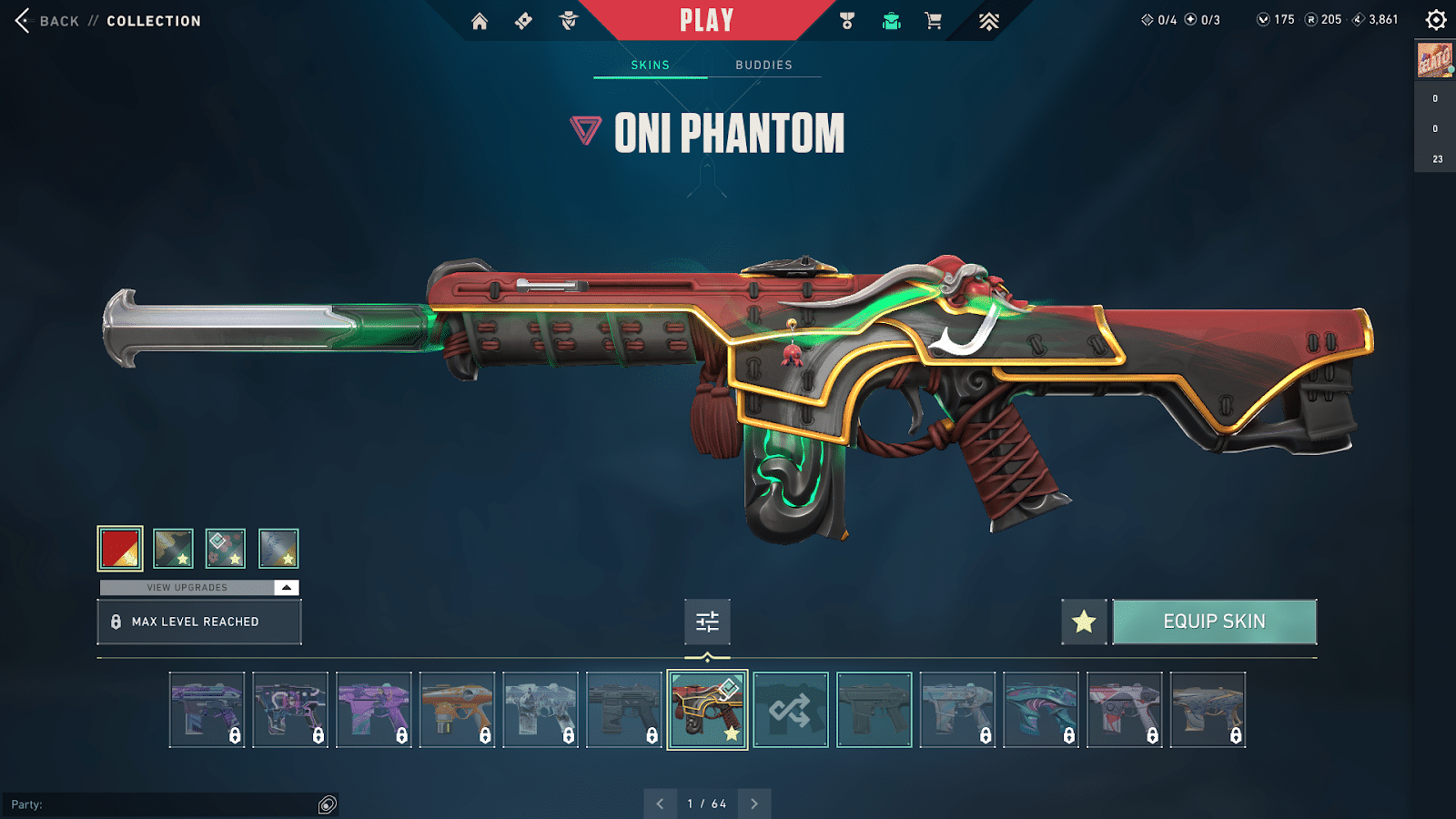Expand the View Upgrades panel
The width and height of the screenshot is (1456, 819).
198,587
